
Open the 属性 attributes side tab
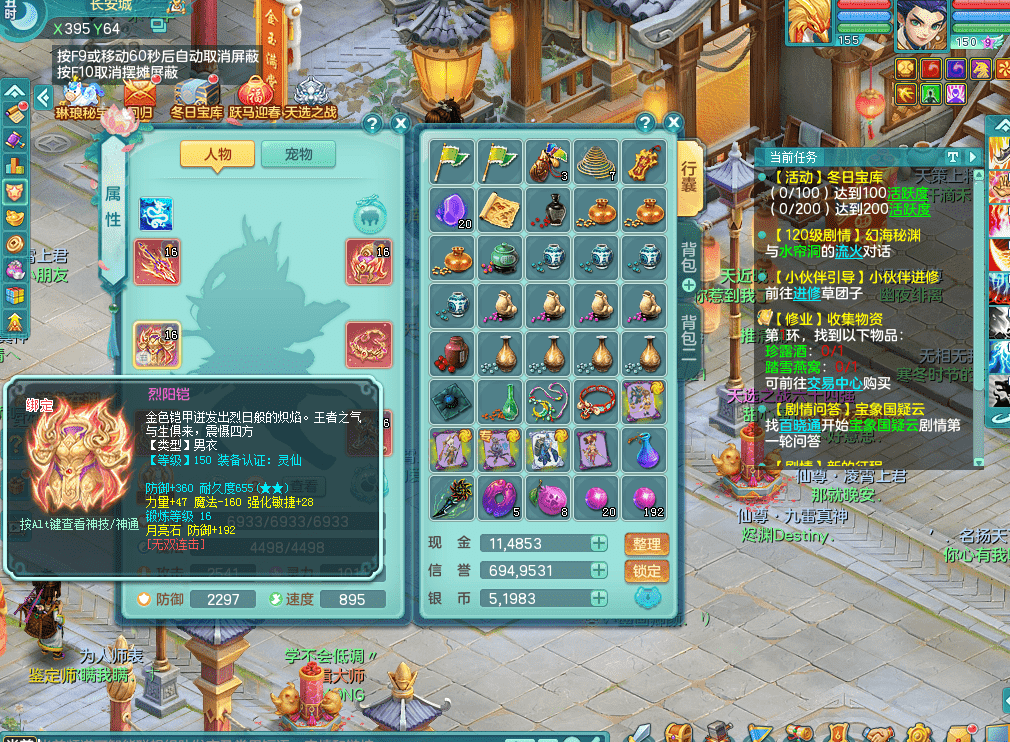(x=113, y=207)
